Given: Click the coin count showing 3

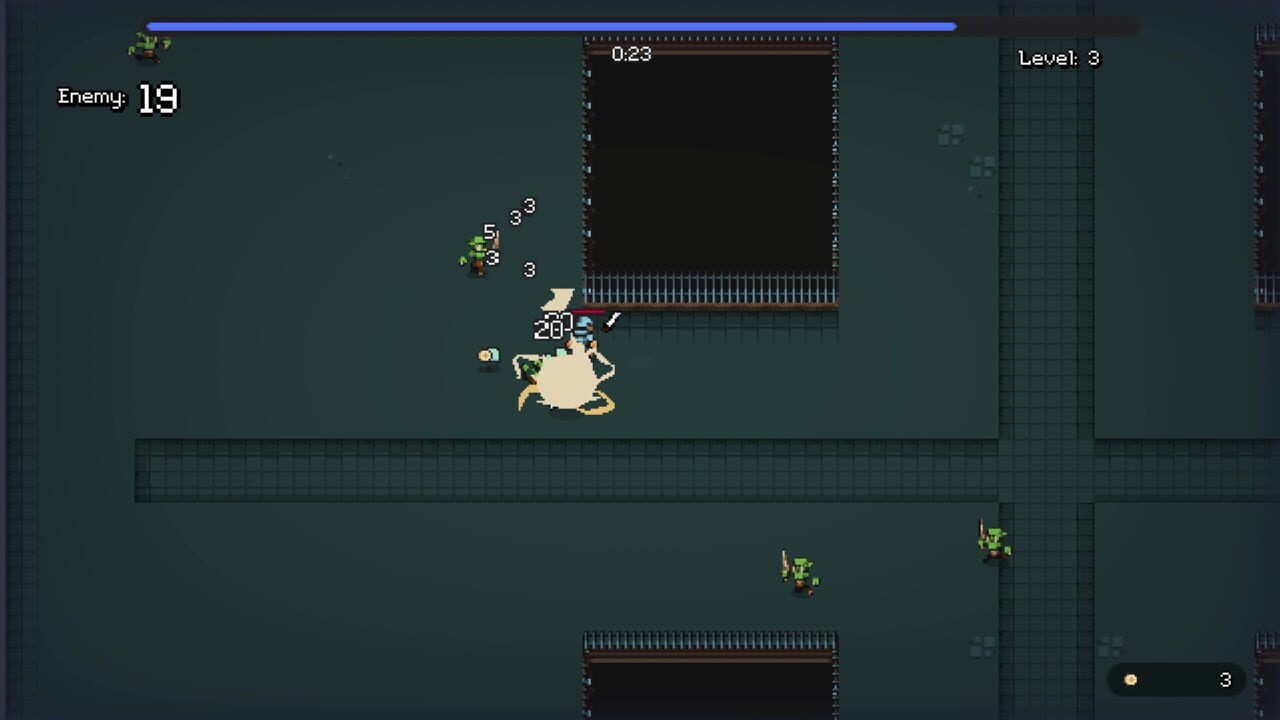Looking at the screenshot, I should point(1225,680).
